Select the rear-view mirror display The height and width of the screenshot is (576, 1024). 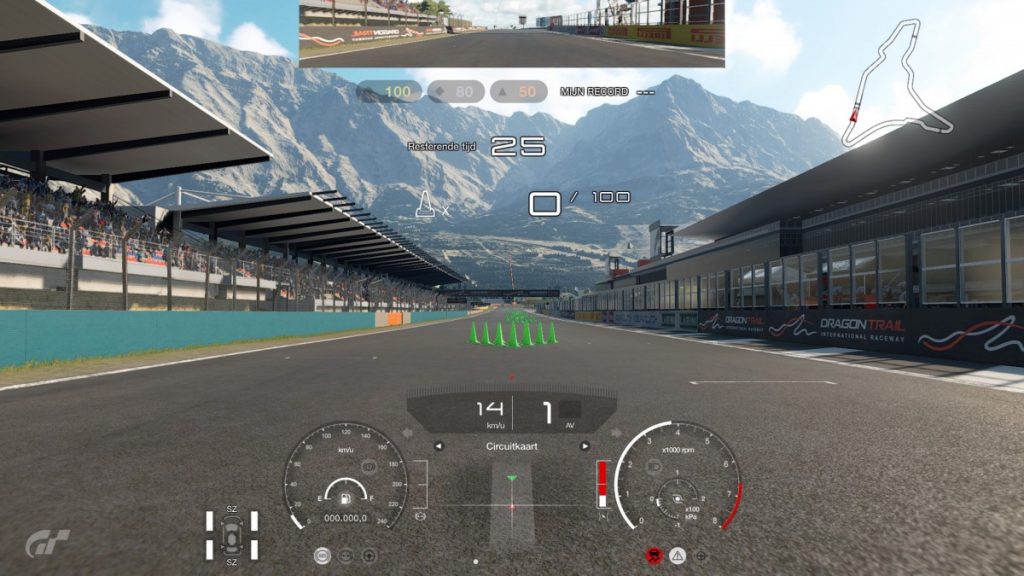(x=511, y=34)
